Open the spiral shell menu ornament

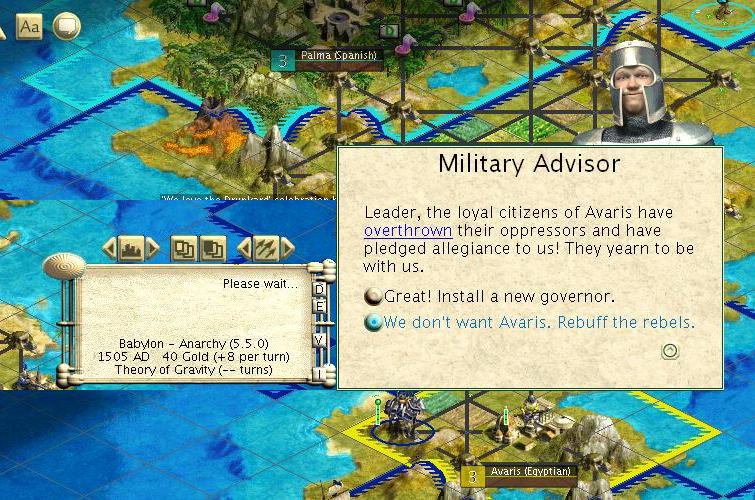(66, 267)
